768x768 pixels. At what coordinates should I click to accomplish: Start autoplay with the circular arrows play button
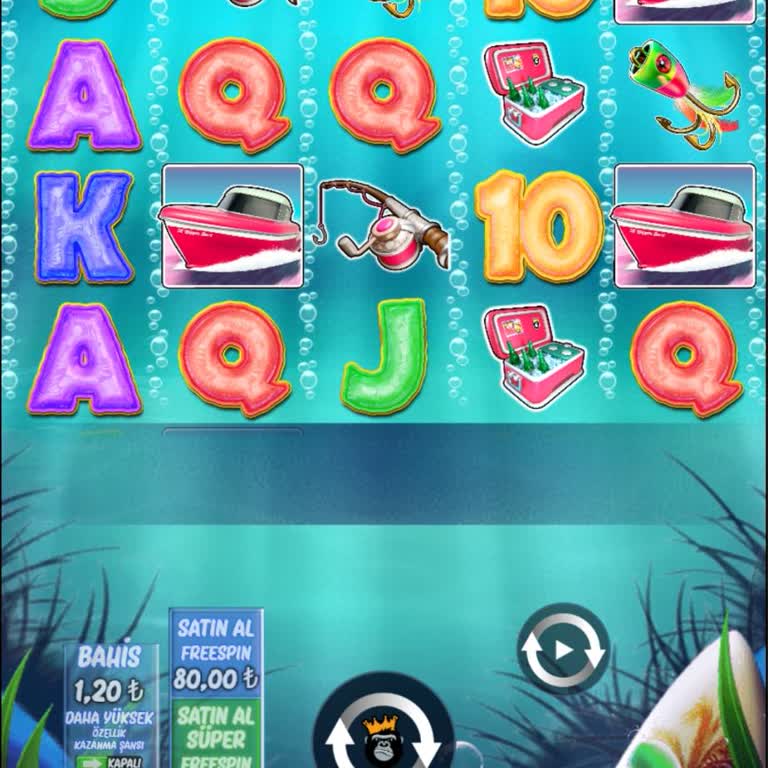pos(563,649)
